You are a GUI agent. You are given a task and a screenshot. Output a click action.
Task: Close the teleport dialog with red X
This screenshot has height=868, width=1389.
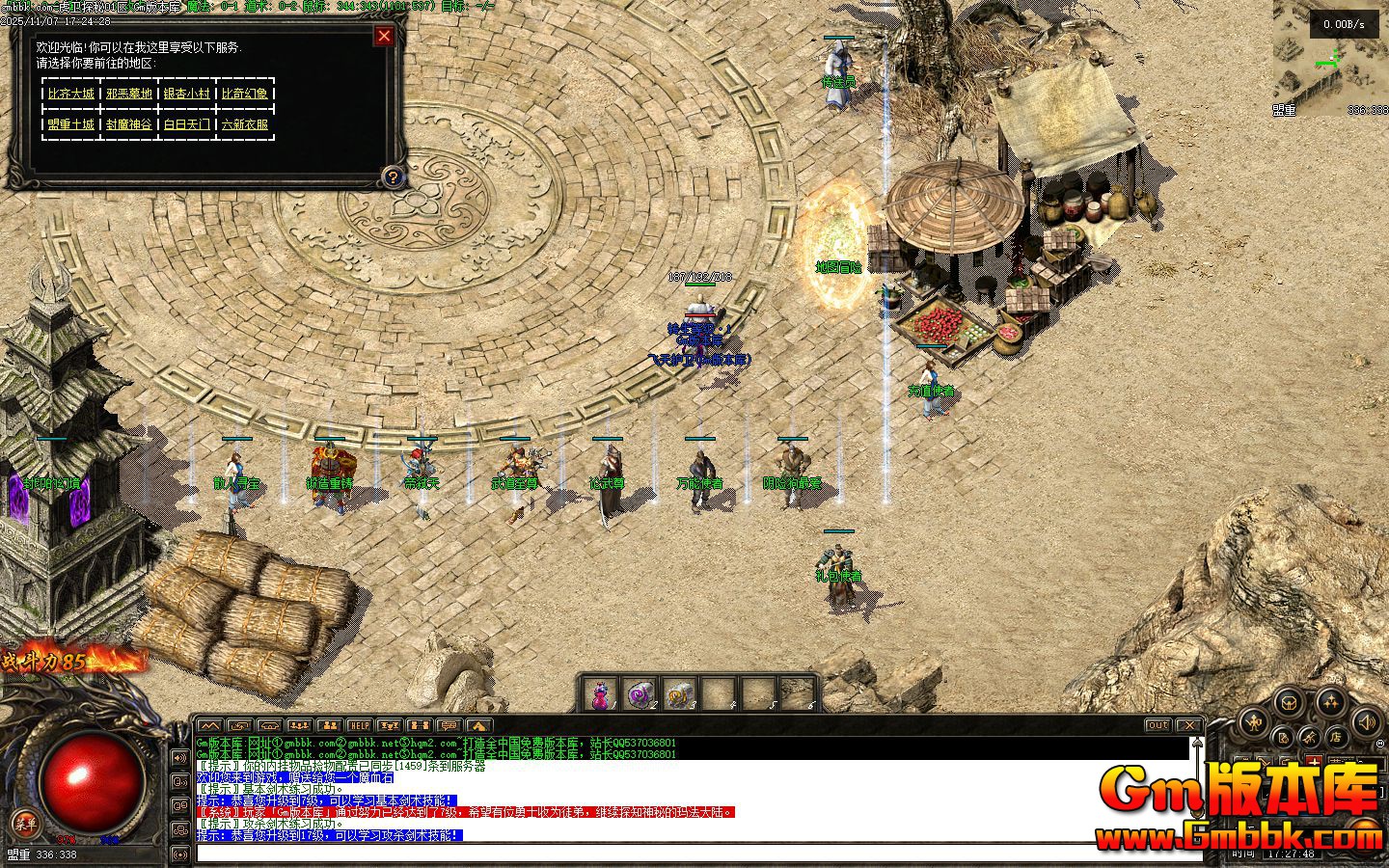pos(384,37)
